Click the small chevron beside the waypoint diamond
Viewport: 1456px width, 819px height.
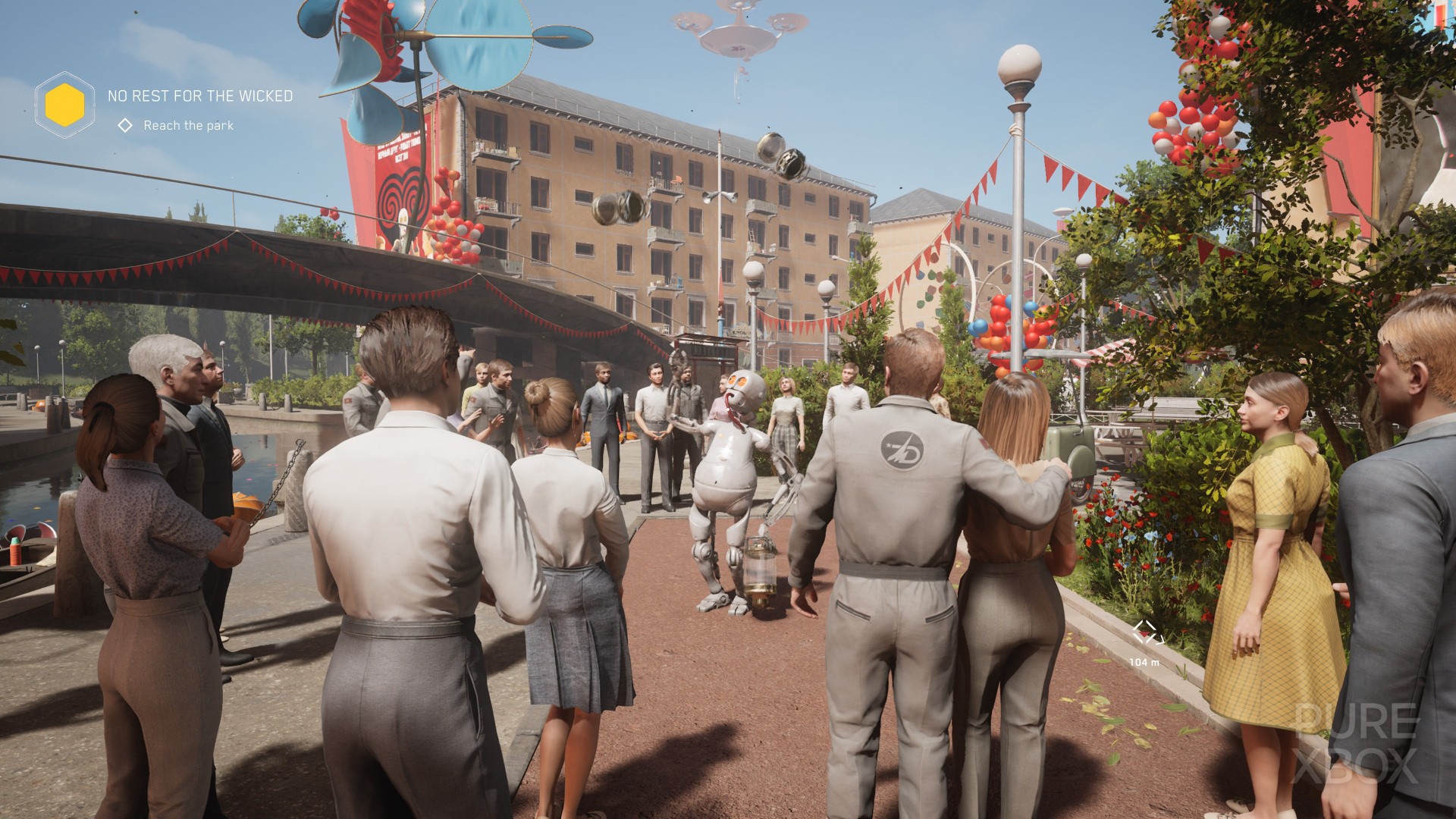coord(1160,641)
